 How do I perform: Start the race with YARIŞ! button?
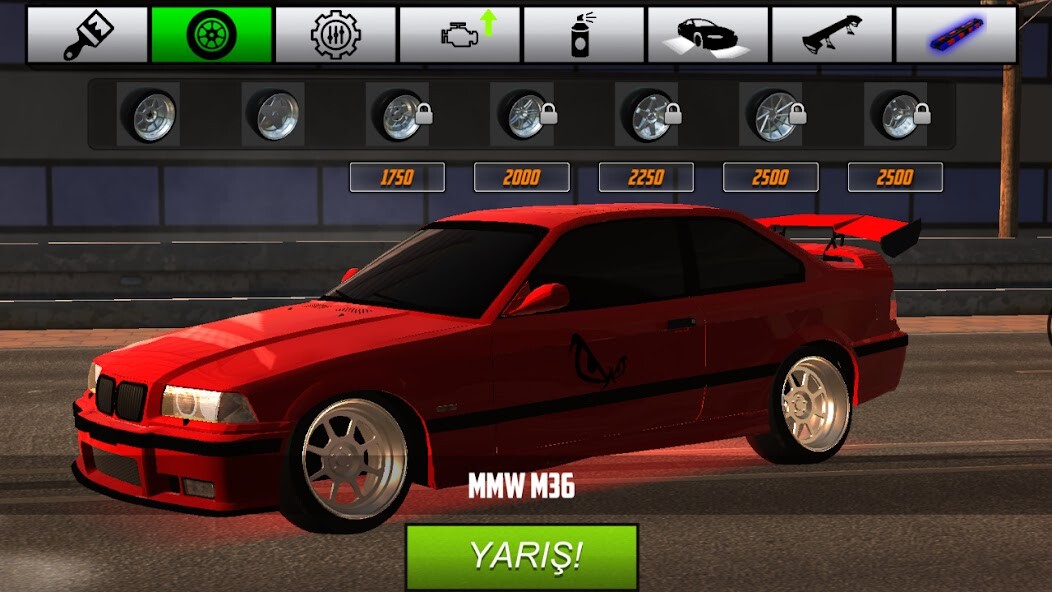tap(521, 556)
